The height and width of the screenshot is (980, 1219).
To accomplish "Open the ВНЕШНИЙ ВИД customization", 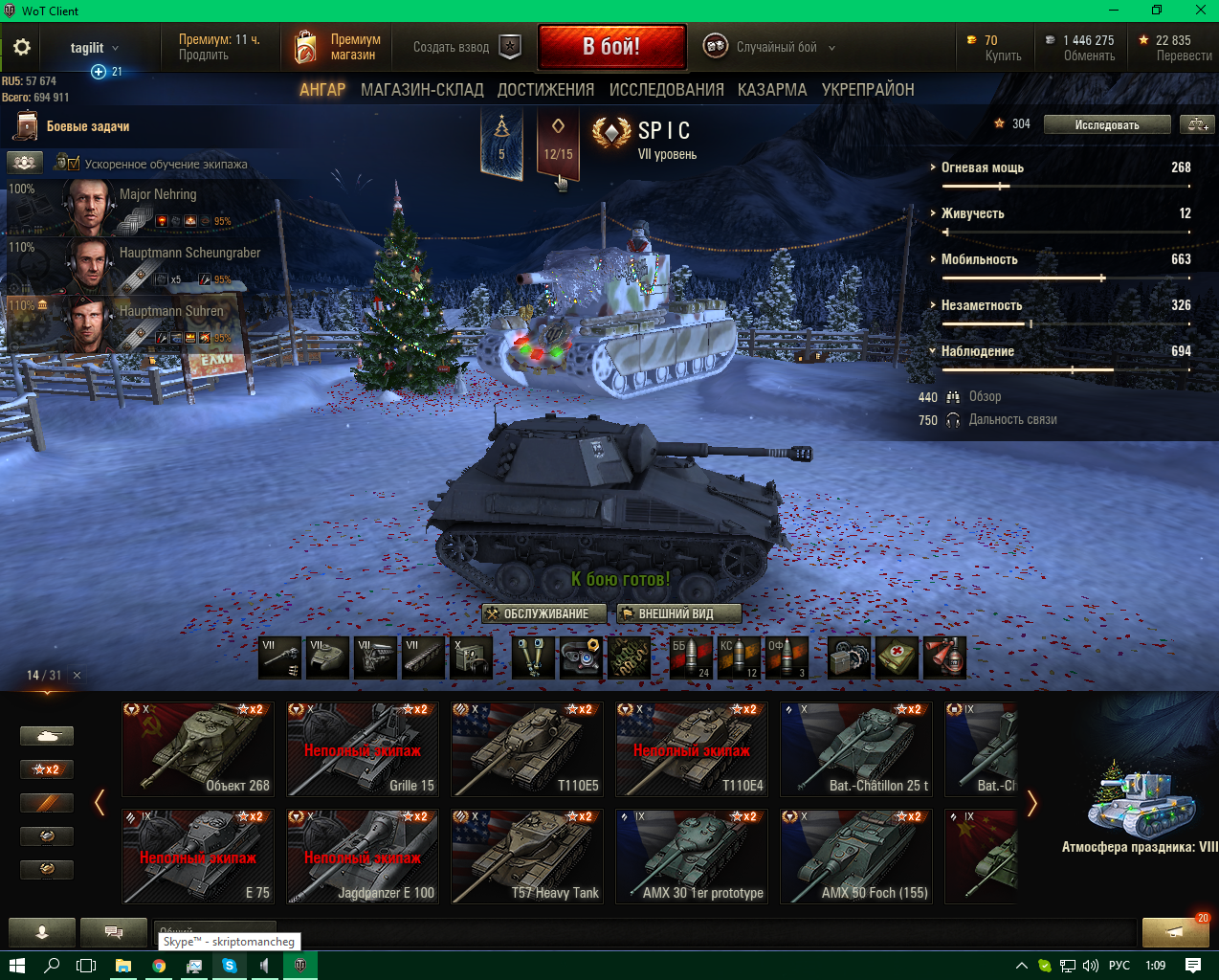I will point(678,613).
